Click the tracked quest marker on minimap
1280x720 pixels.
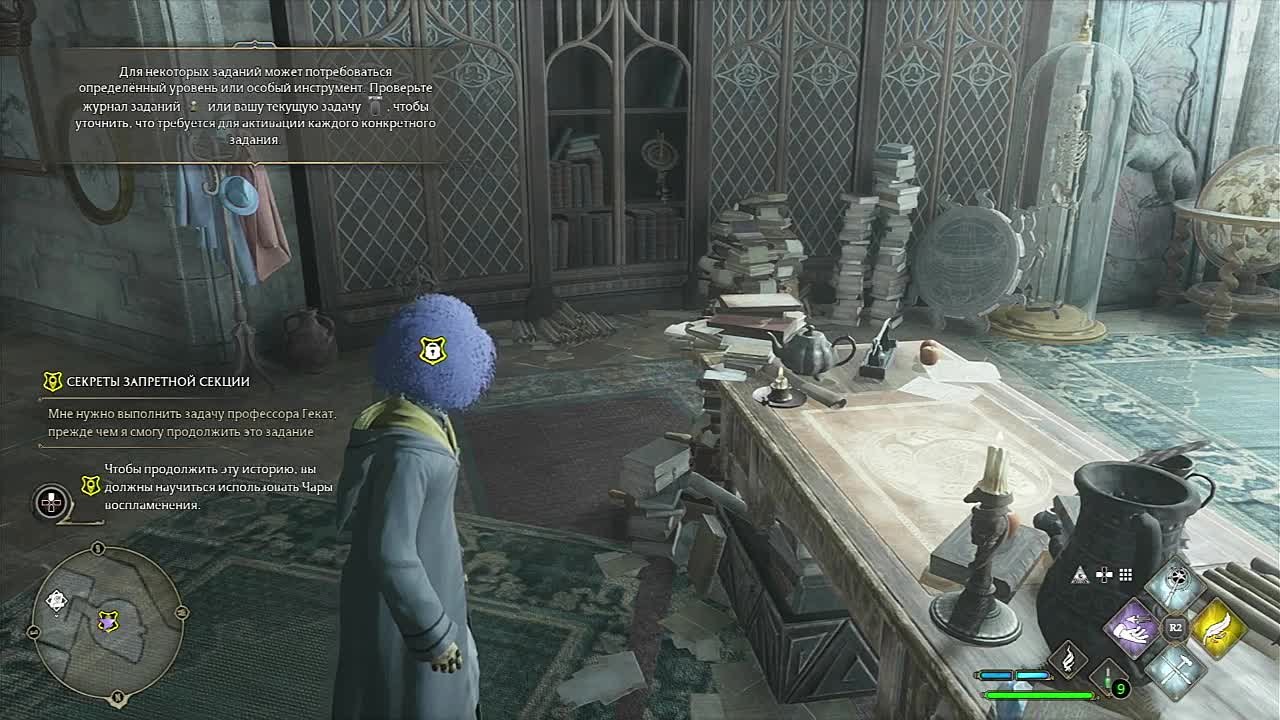click(x=108, y=622)
